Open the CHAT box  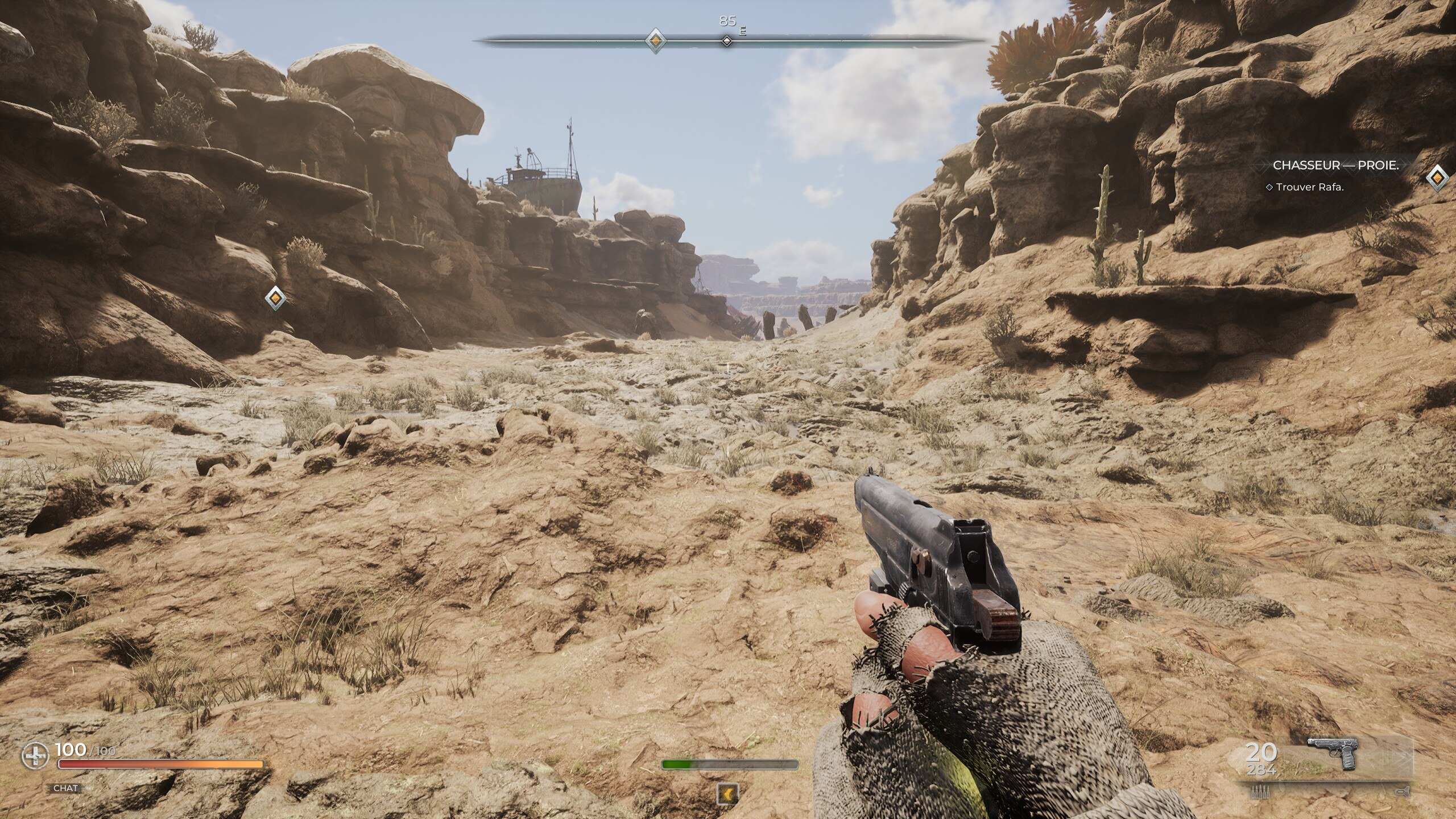point(65,788)
